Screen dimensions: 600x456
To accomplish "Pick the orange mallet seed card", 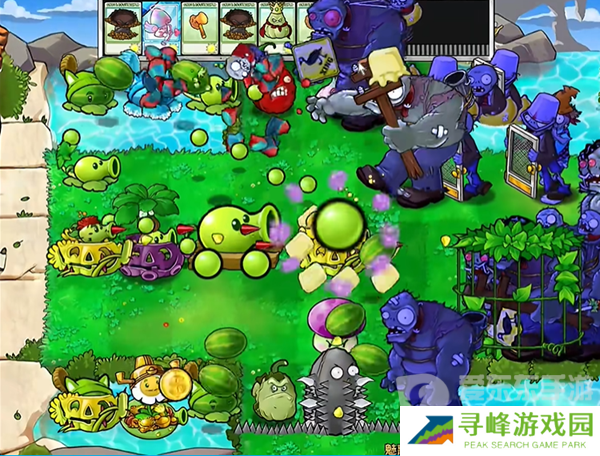I will coord(199,21).
